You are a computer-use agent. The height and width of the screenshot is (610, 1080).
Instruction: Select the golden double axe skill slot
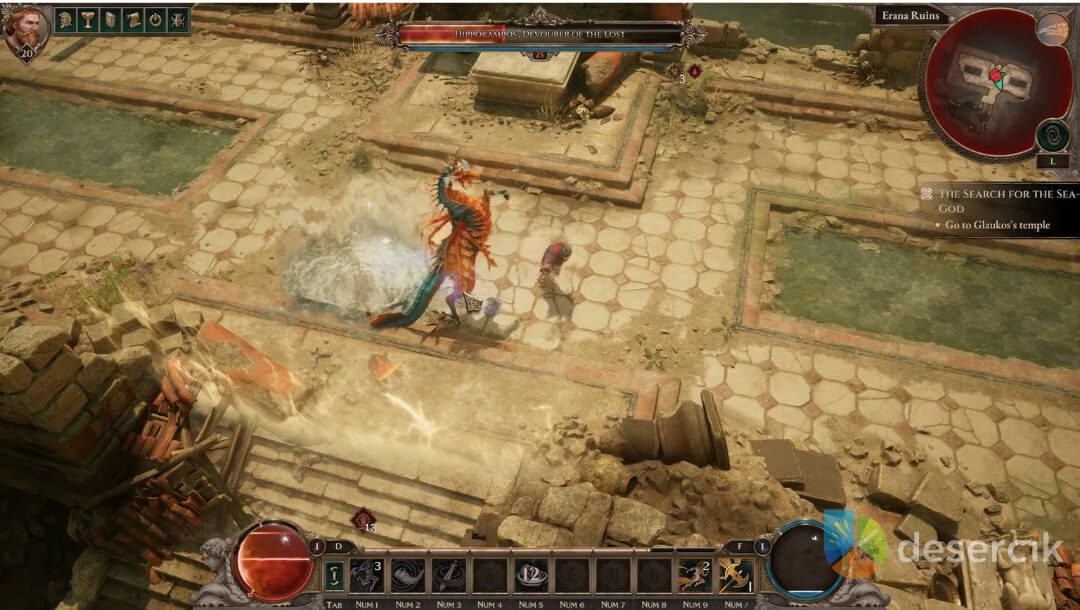(736, 575)
